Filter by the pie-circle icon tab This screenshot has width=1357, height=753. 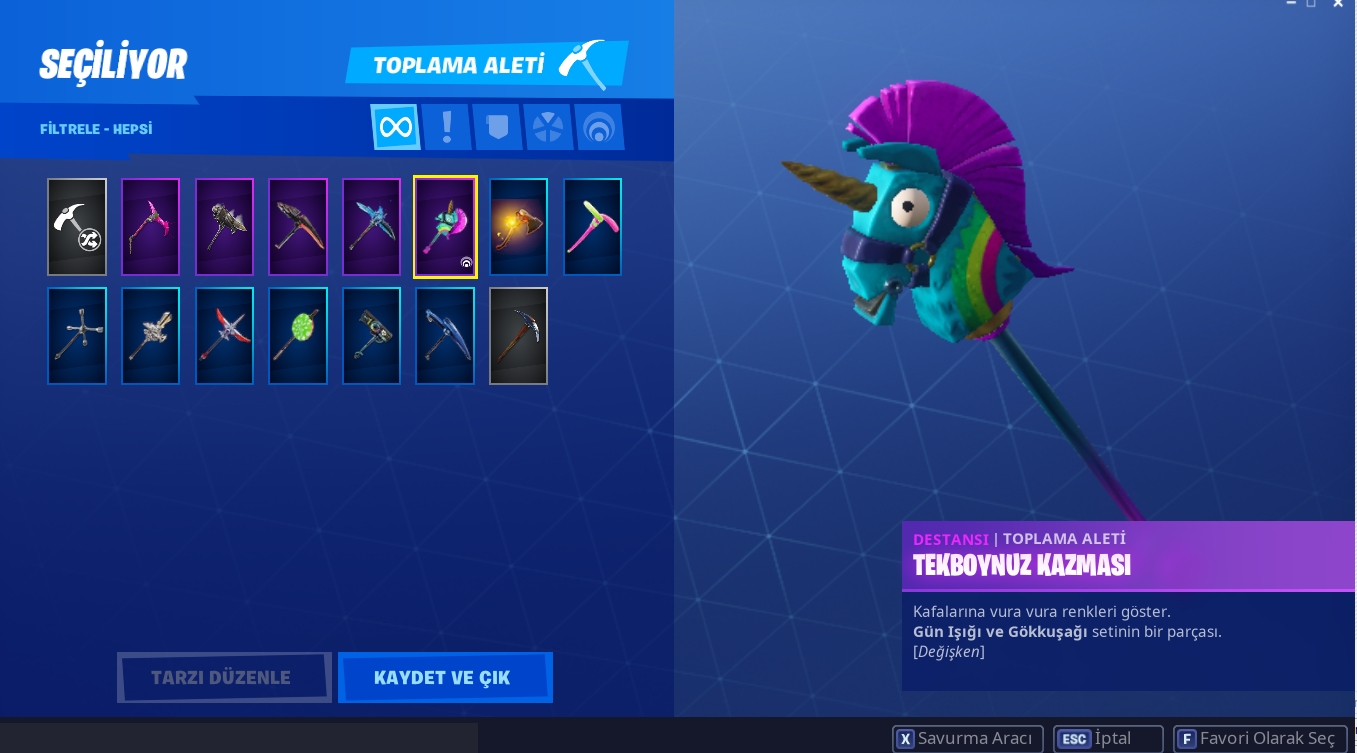548,127
